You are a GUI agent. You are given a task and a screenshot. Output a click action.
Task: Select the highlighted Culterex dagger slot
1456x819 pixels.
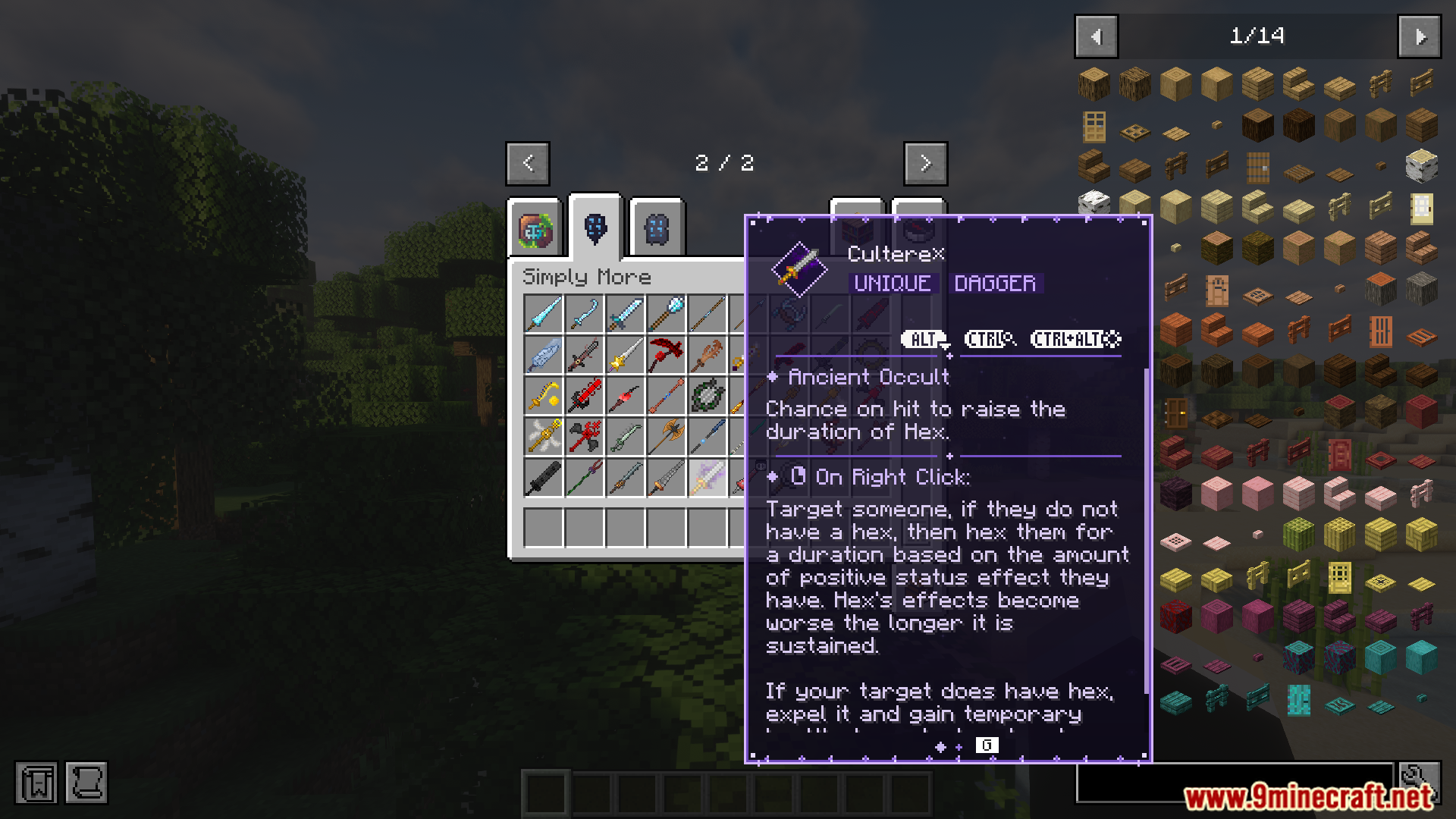coord(707,478)
